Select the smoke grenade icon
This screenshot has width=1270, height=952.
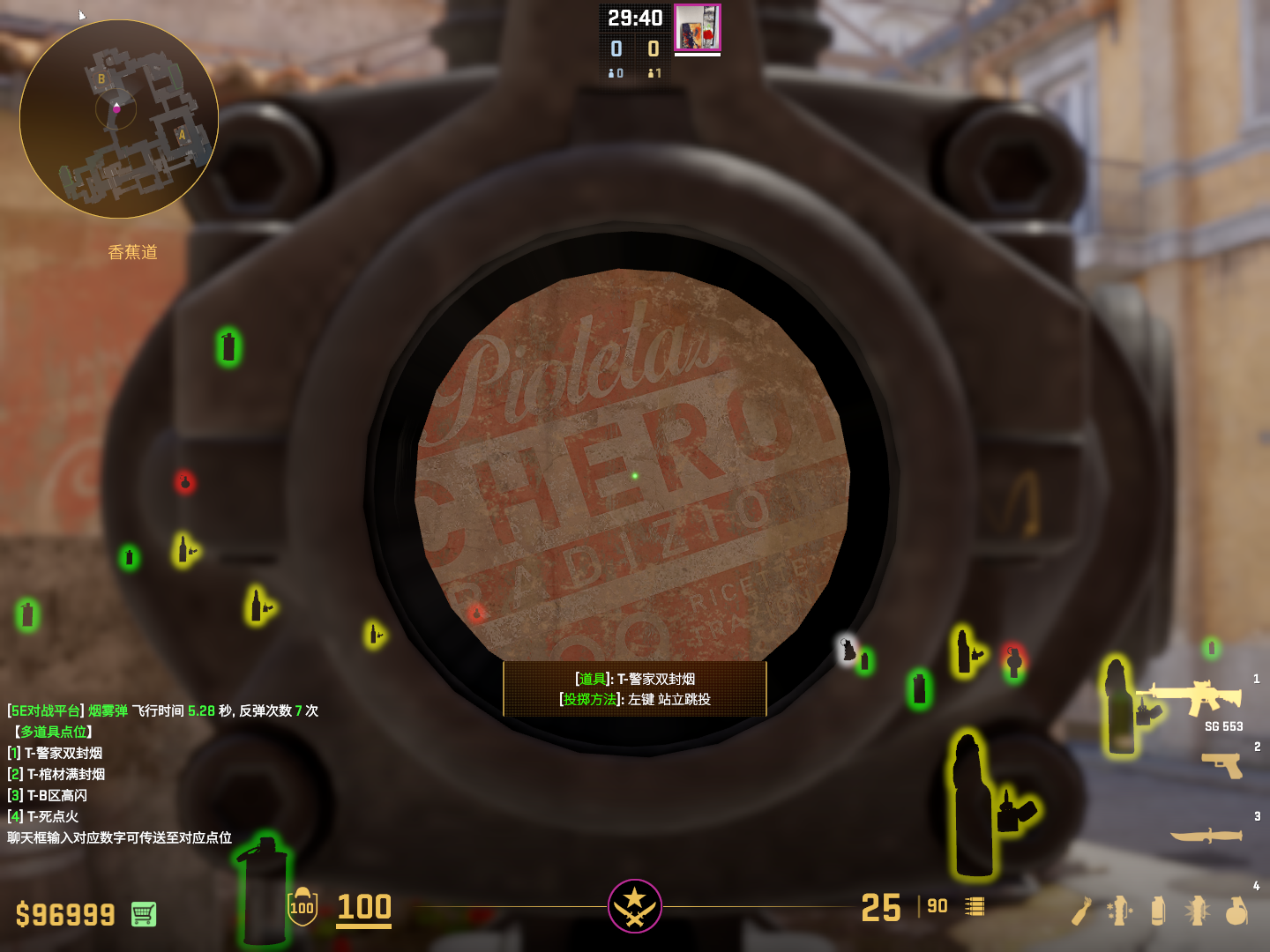pyautogui.click(x=1158, y=911)
